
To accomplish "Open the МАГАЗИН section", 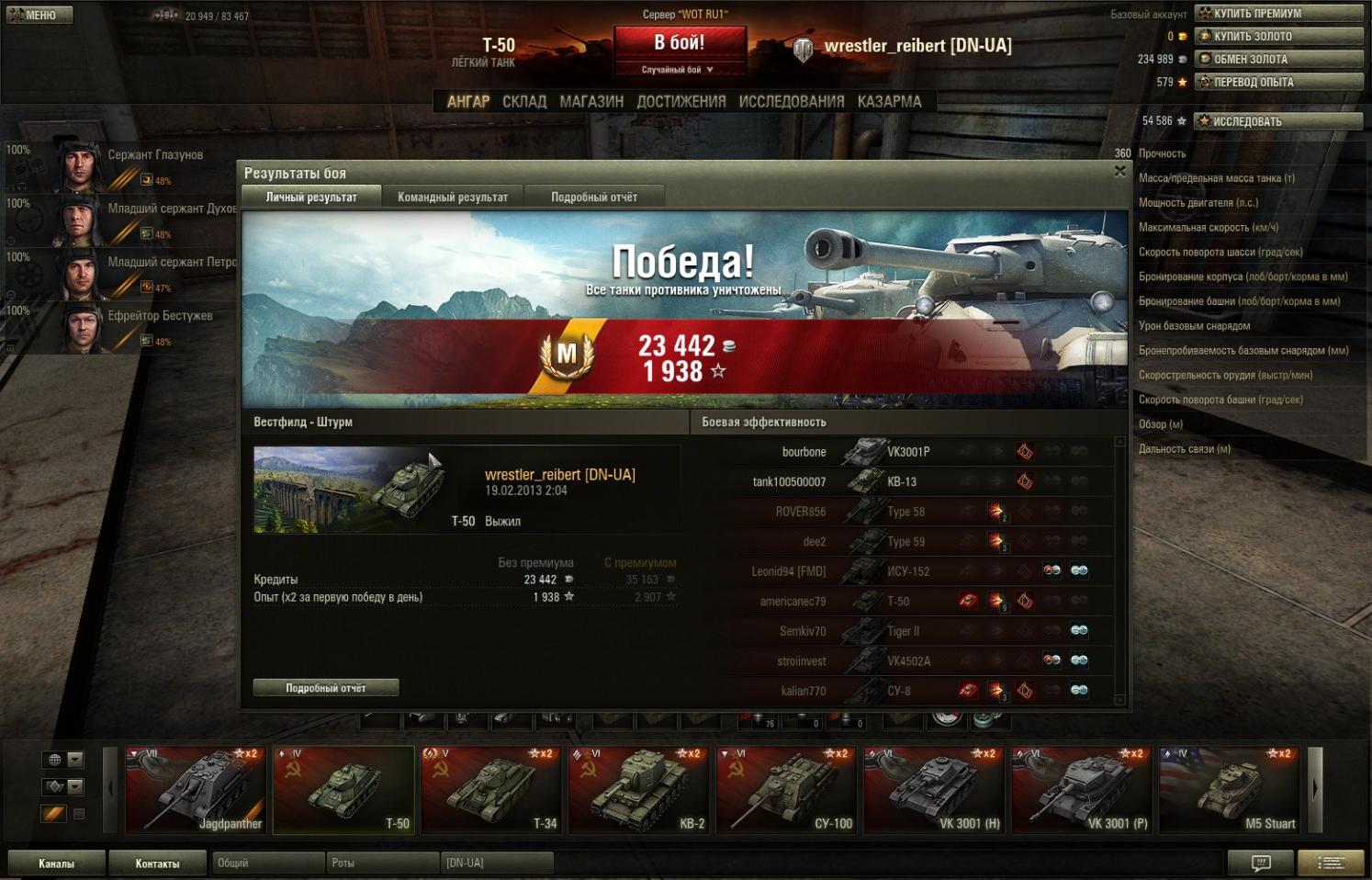I will tap(591, 101).
